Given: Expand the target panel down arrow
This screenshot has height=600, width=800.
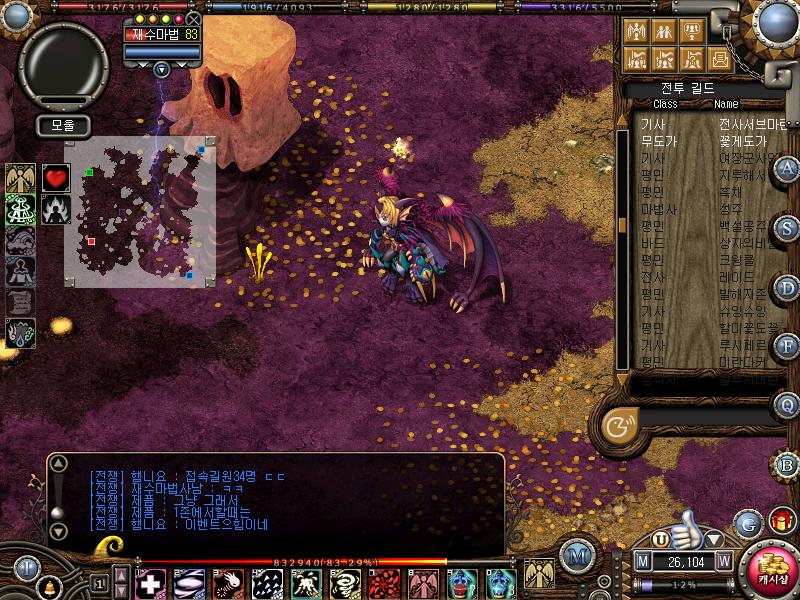Looking at the screenshot, I should click(x=161, y=70).
